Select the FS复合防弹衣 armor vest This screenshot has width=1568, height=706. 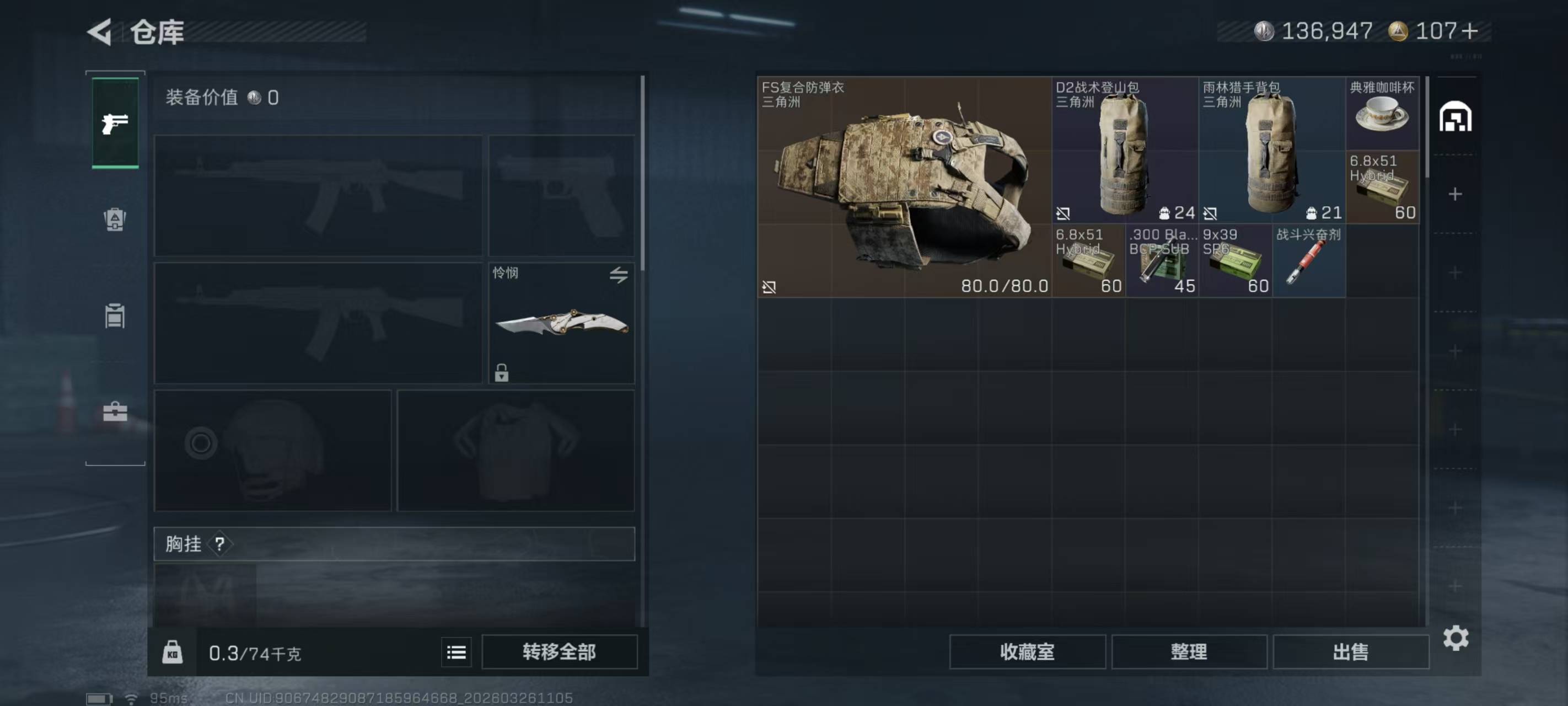(x=905, y=187)
